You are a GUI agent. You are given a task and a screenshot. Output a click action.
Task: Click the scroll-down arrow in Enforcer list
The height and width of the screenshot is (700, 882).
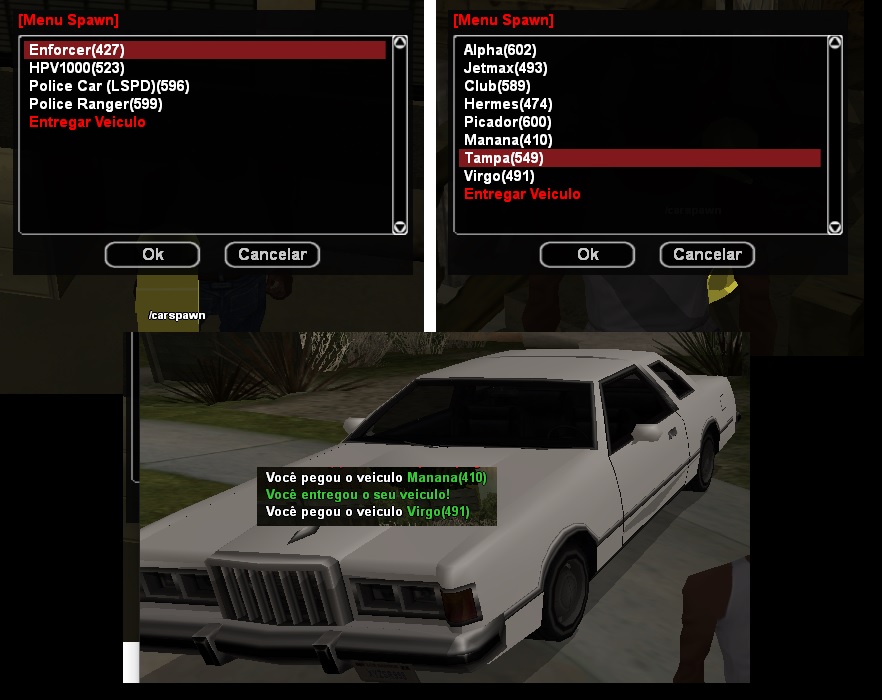[400, 227]
